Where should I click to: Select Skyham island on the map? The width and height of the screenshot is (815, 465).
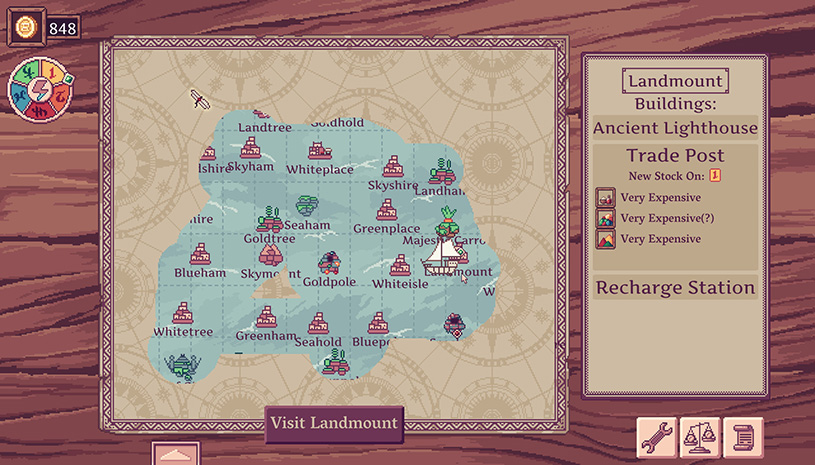[x=249, y=149]
